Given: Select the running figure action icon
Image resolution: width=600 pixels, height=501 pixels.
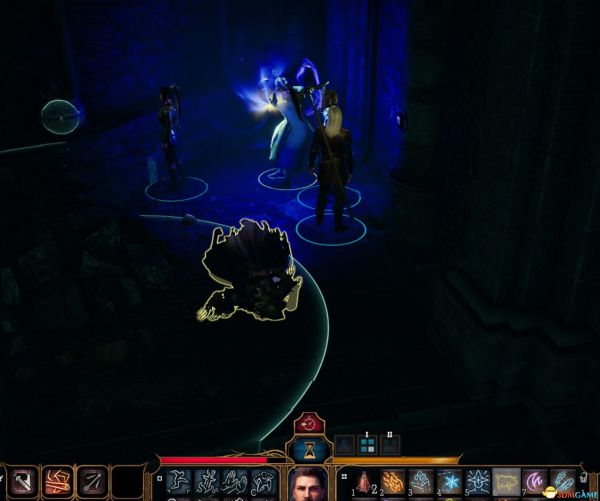Looking at the screenshot, I should point(179,482).
